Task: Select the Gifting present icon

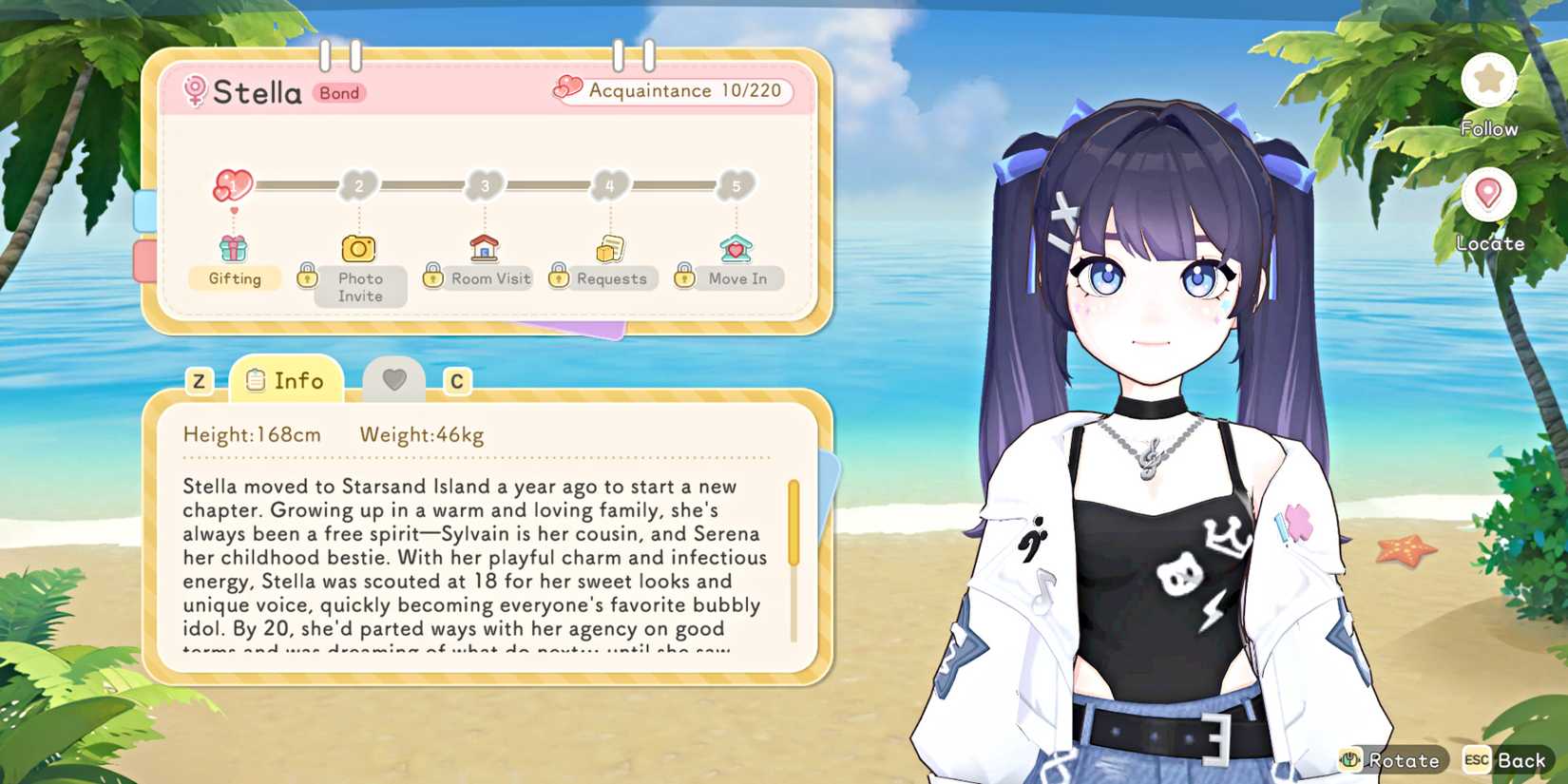Action: coord(234,249)
